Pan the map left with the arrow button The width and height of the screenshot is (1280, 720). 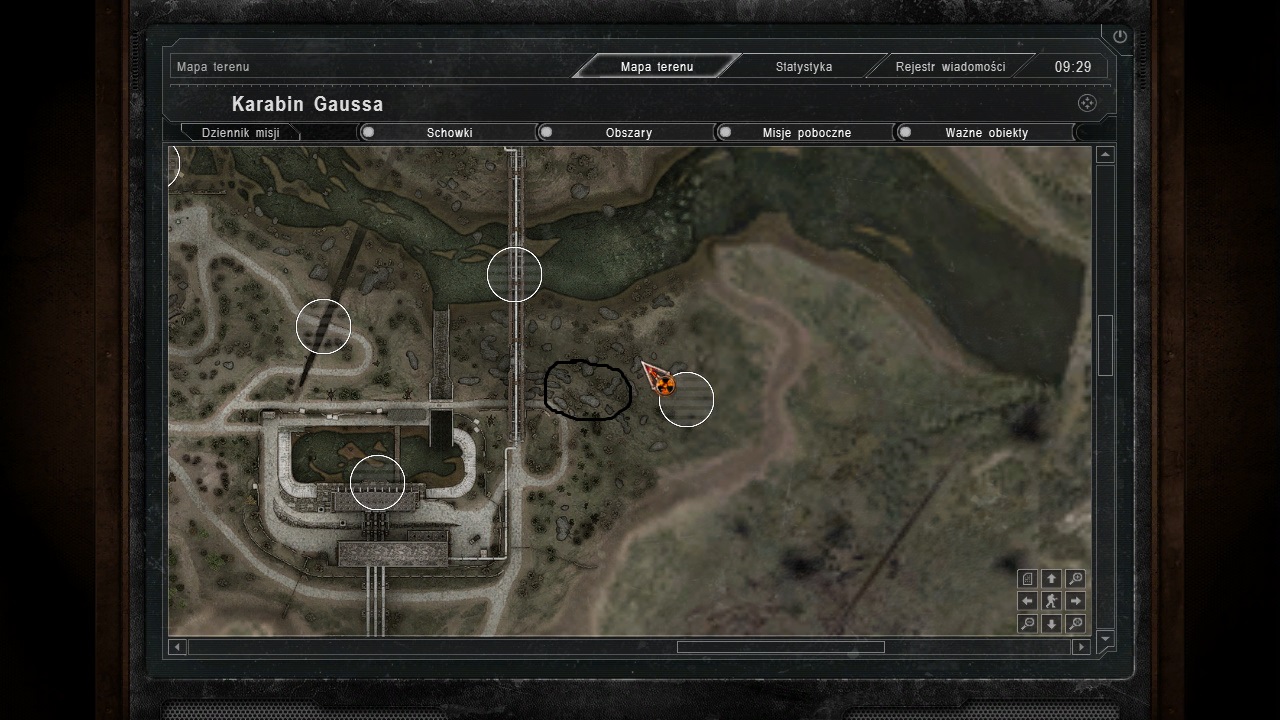point(1027,601)
